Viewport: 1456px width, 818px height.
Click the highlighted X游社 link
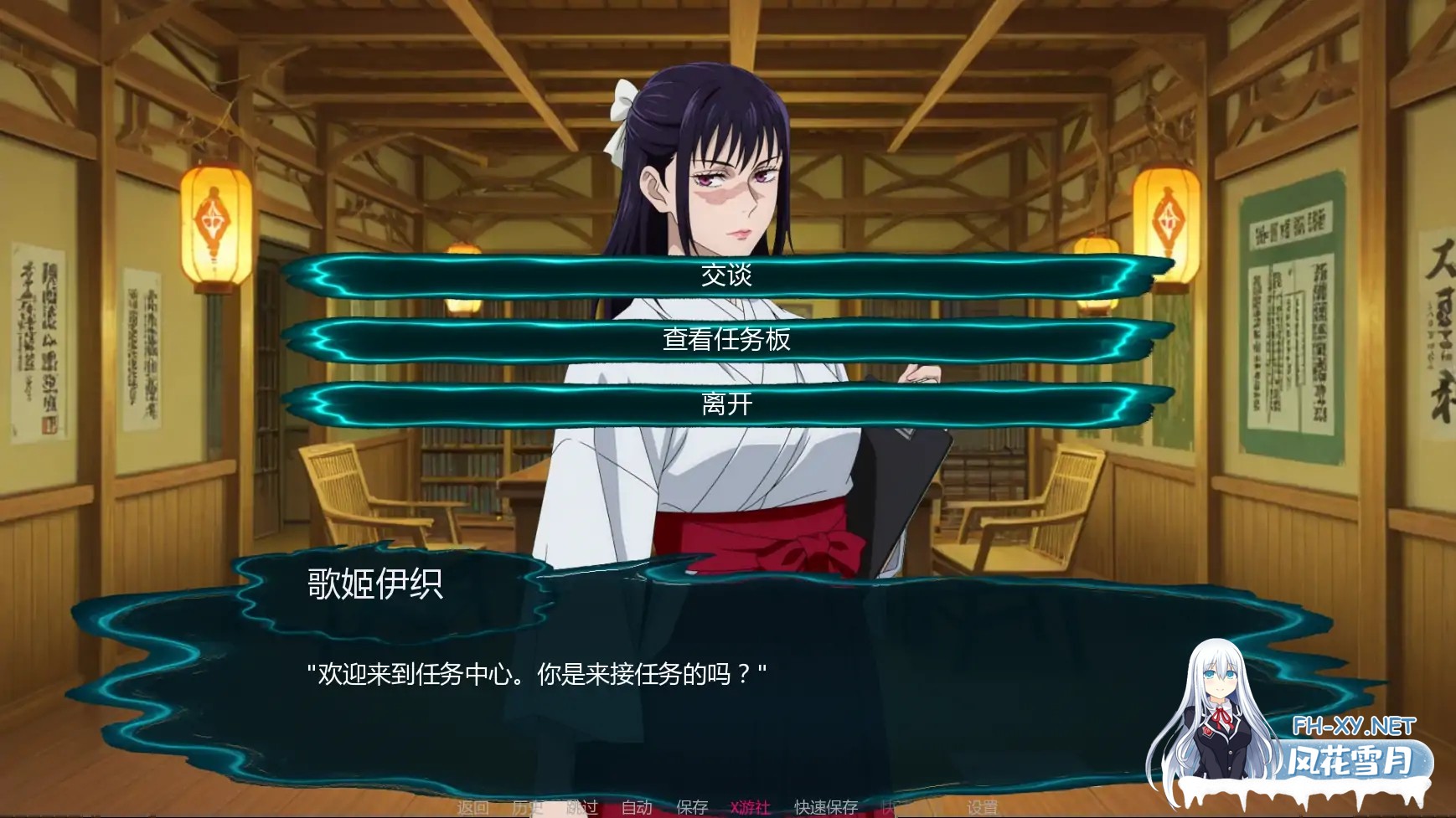click(751, 807)
